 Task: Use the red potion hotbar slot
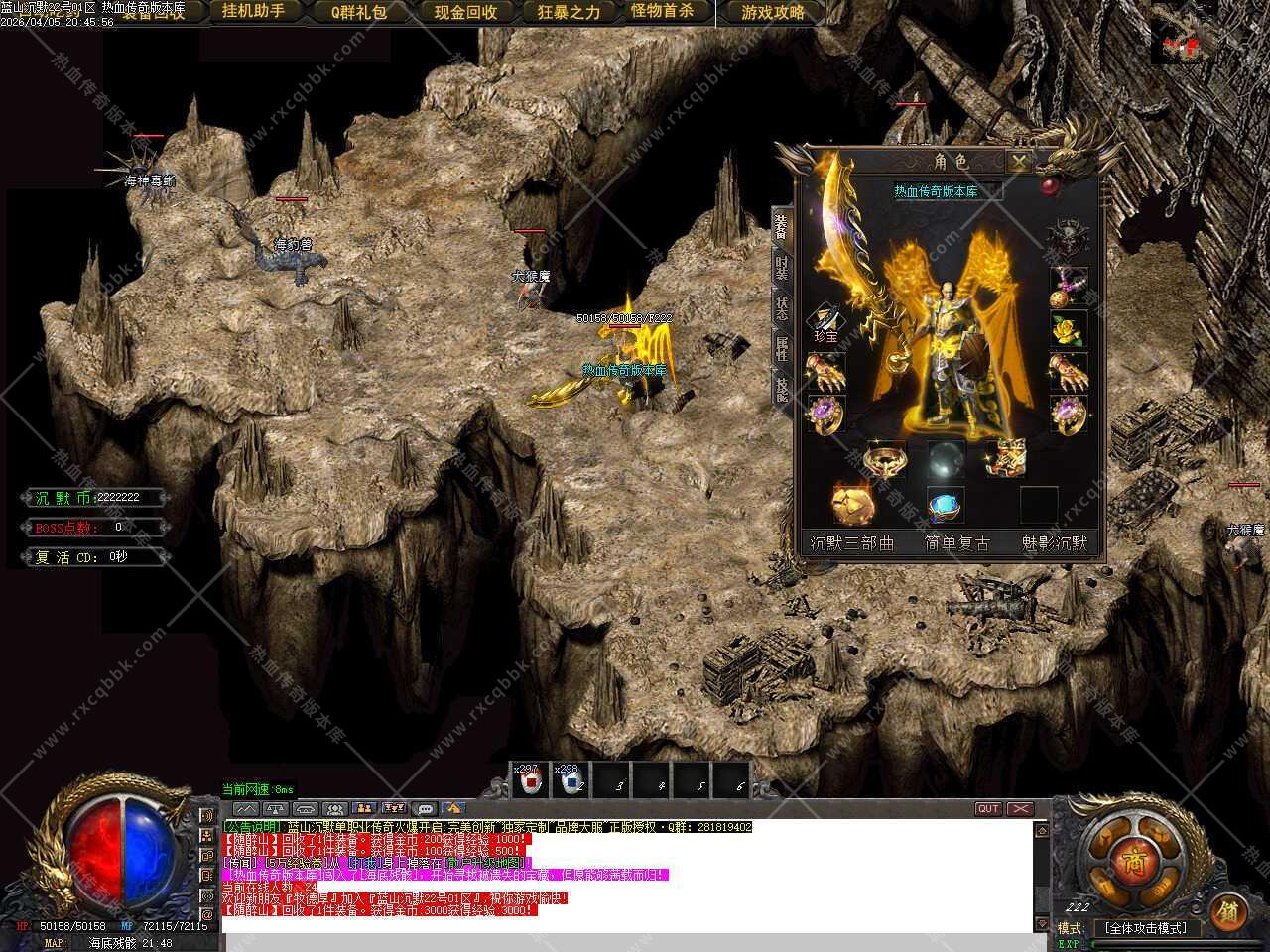530,782
